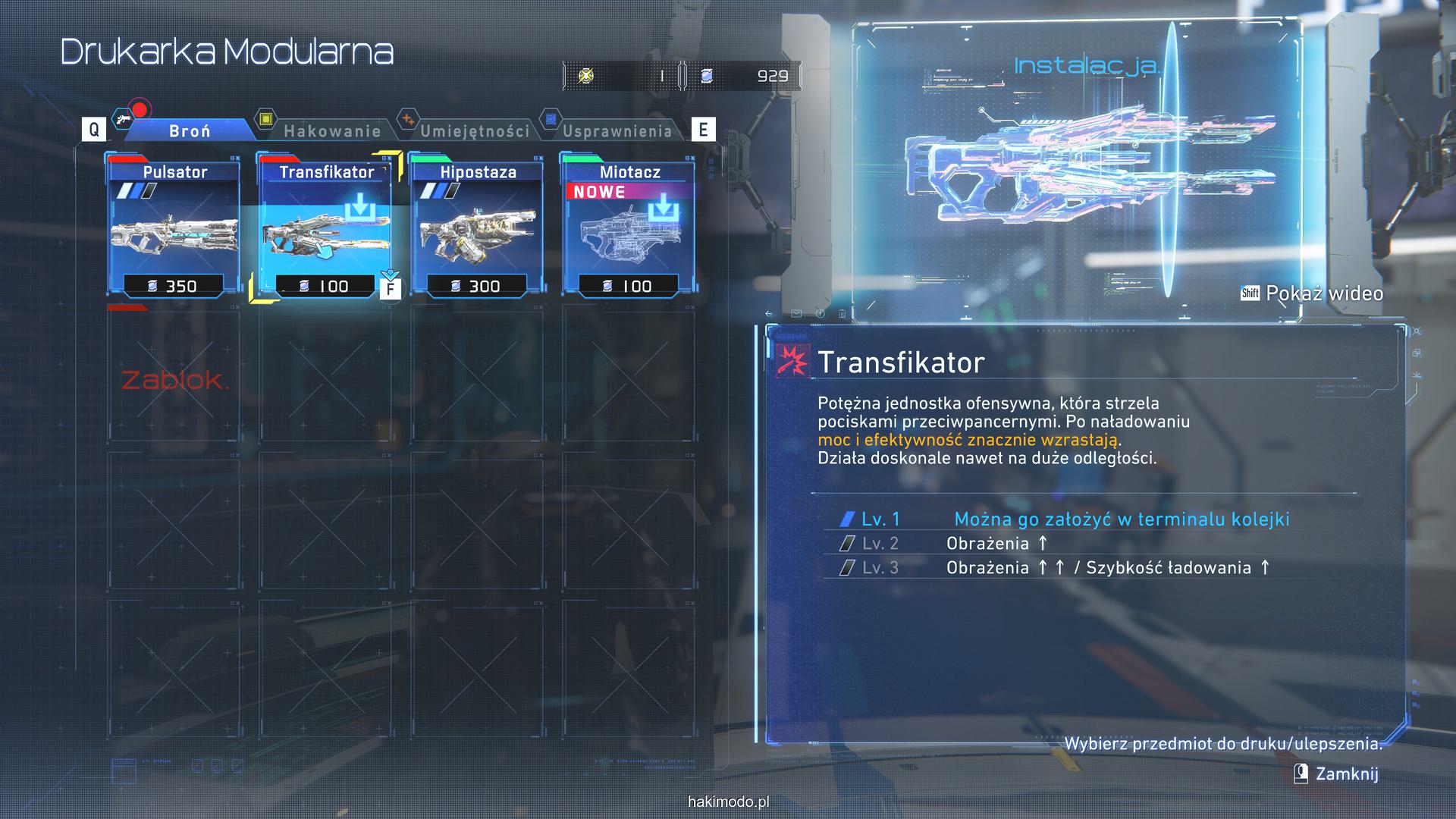Image resolution: width=1456 pixels, height=819 pixels.
Task: Select the new Miotacz weapon card
Action: click(629, 227)
